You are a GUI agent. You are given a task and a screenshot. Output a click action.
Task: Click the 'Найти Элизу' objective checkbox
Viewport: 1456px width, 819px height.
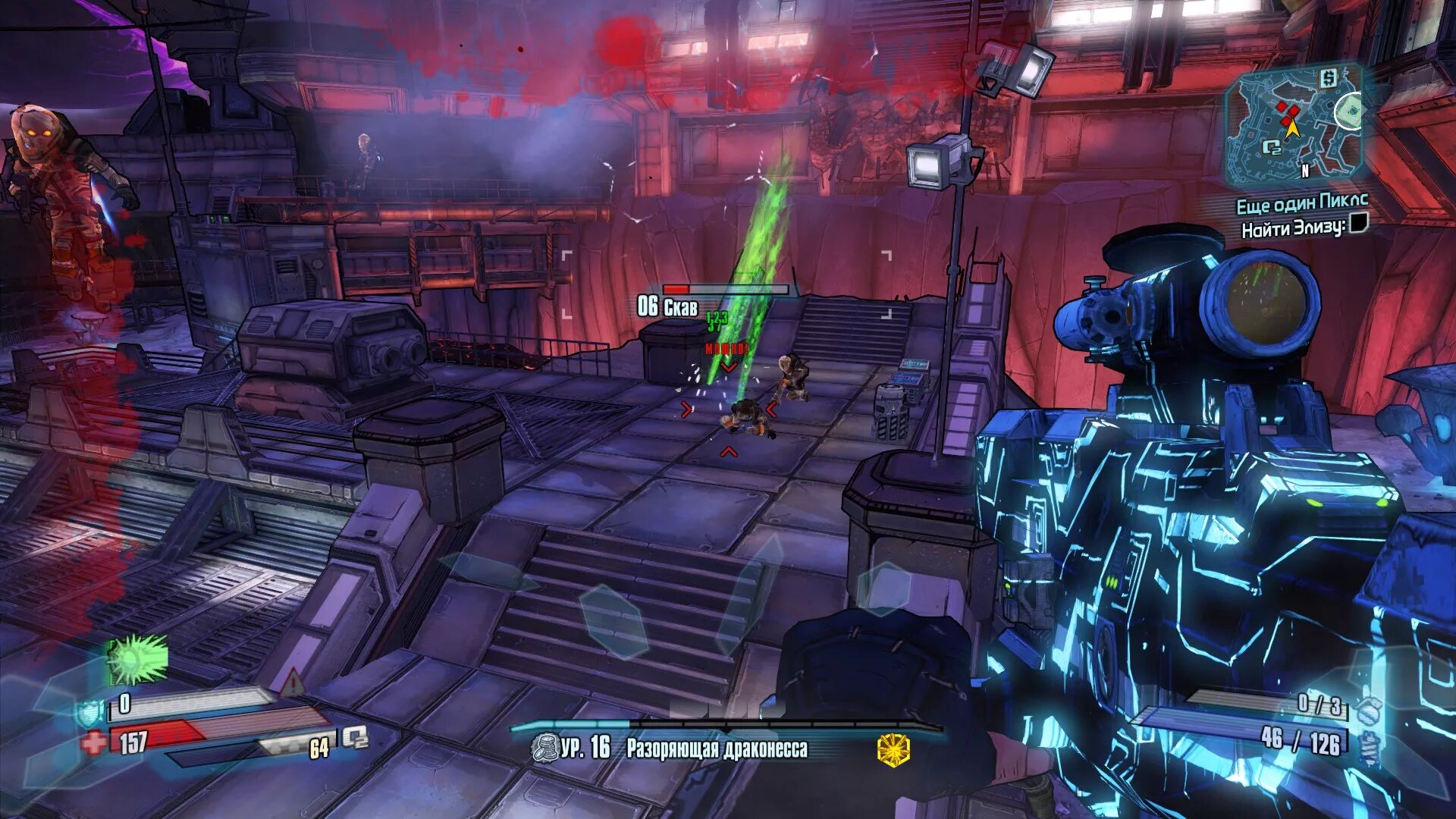click(x=1358, y=223)
